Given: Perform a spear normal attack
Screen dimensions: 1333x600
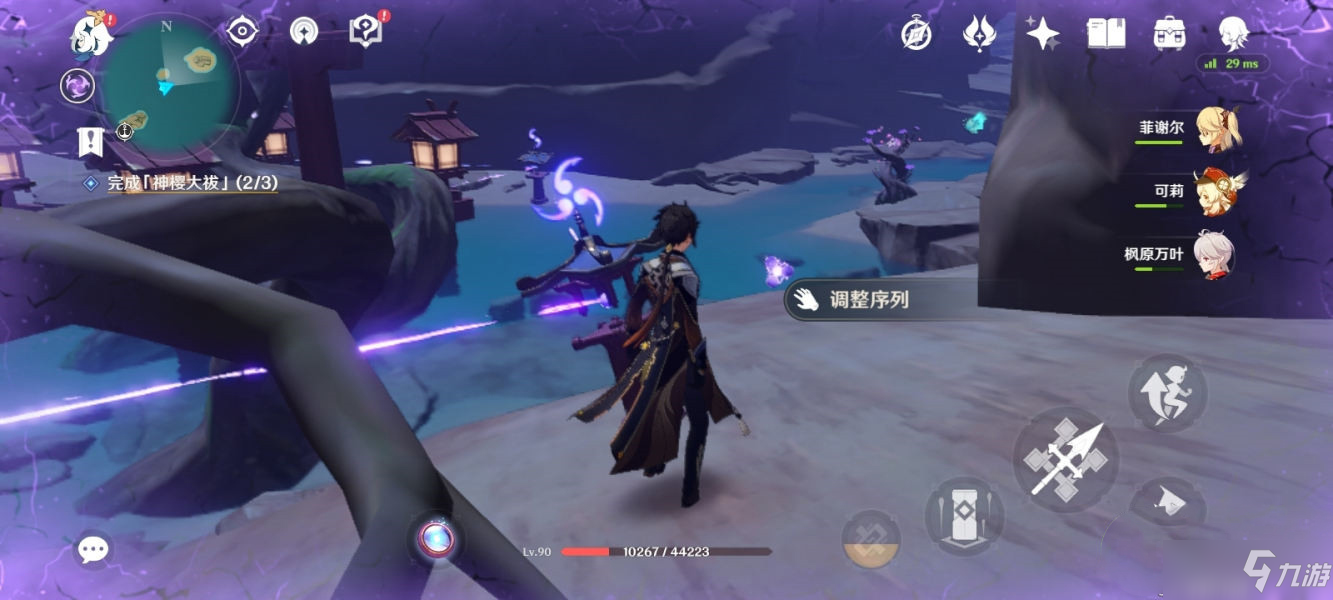Looking at the screenshot, I should point(1065,458).
